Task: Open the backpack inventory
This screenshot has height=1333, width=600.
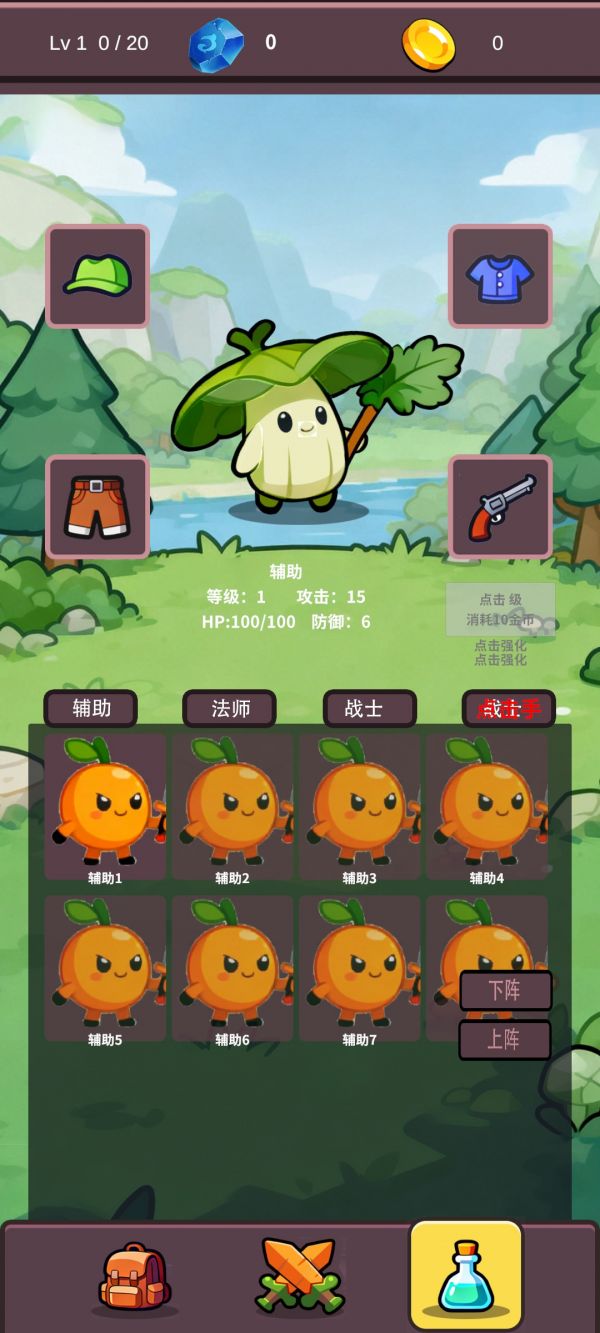Action: point(135,1278)
